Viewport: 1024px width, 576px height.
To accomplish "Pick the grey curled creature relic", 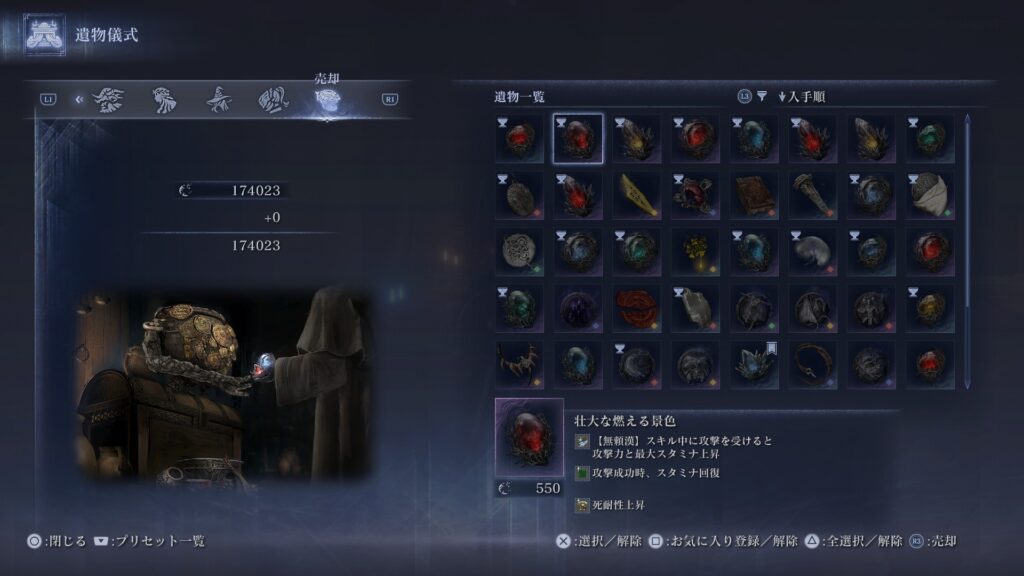I will pyautogui.click(x=814, y=251).
